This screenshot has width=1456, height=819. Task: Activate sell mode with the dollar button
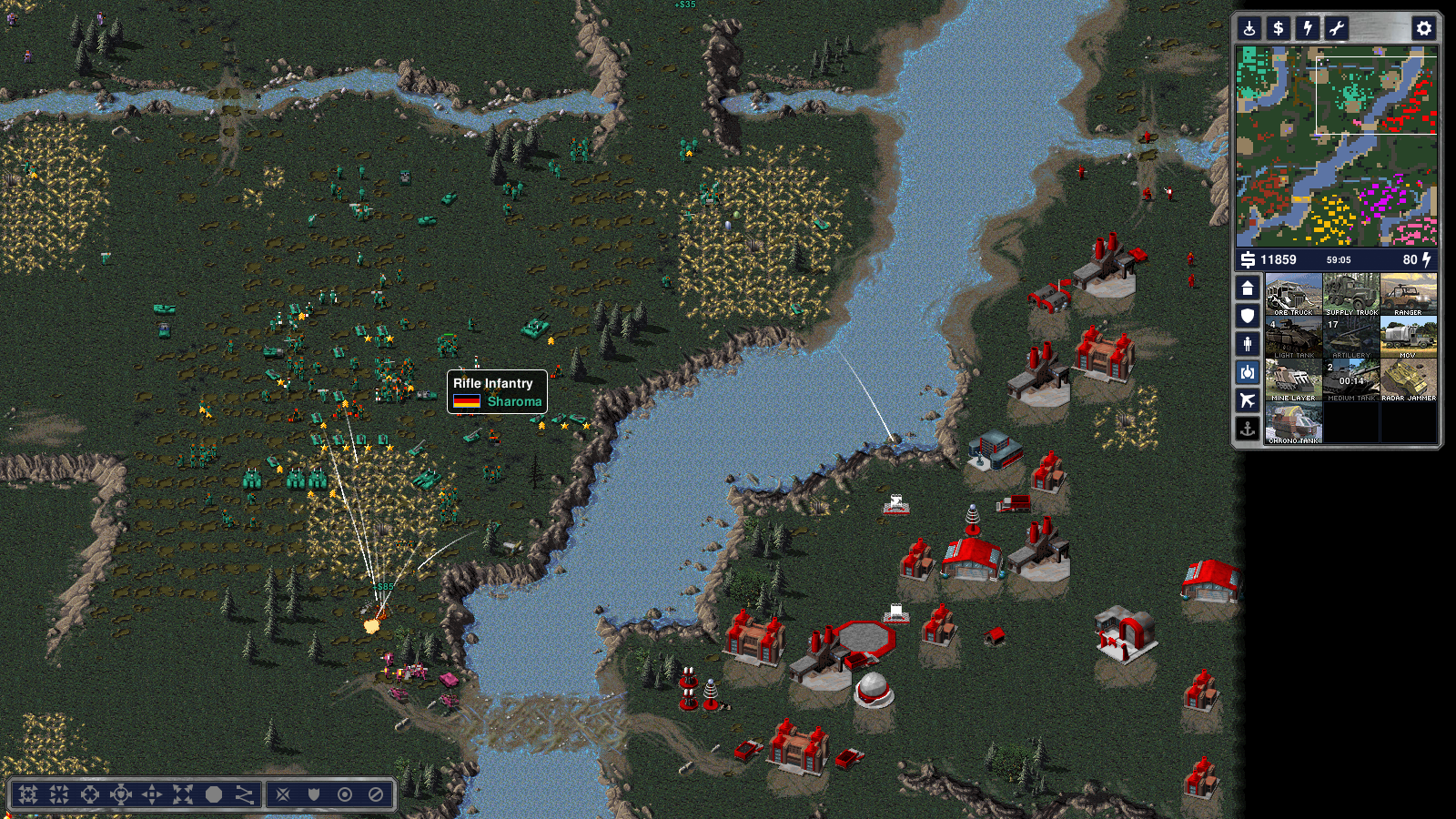click(x=1279, y=28)
